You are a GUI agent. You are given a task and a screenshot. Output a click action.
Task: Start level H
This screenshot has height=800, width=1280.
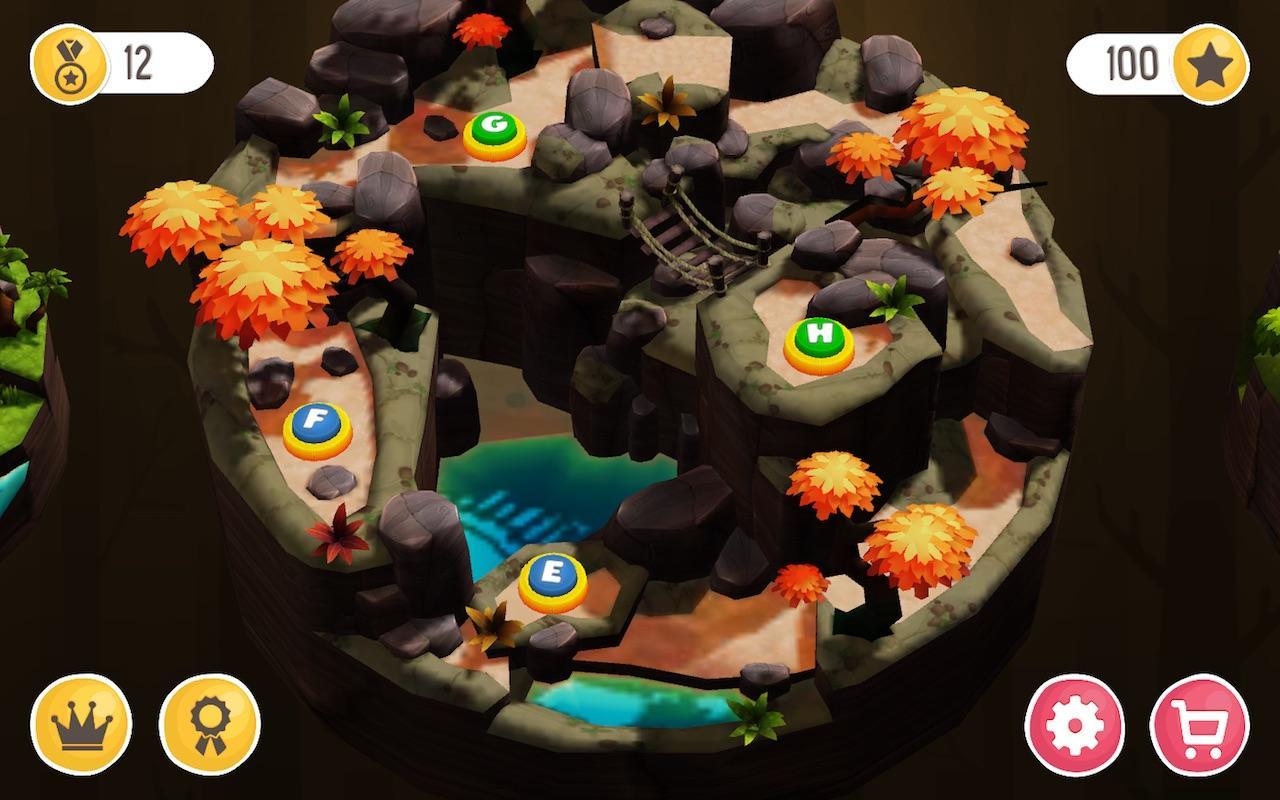tap(818, 340)
